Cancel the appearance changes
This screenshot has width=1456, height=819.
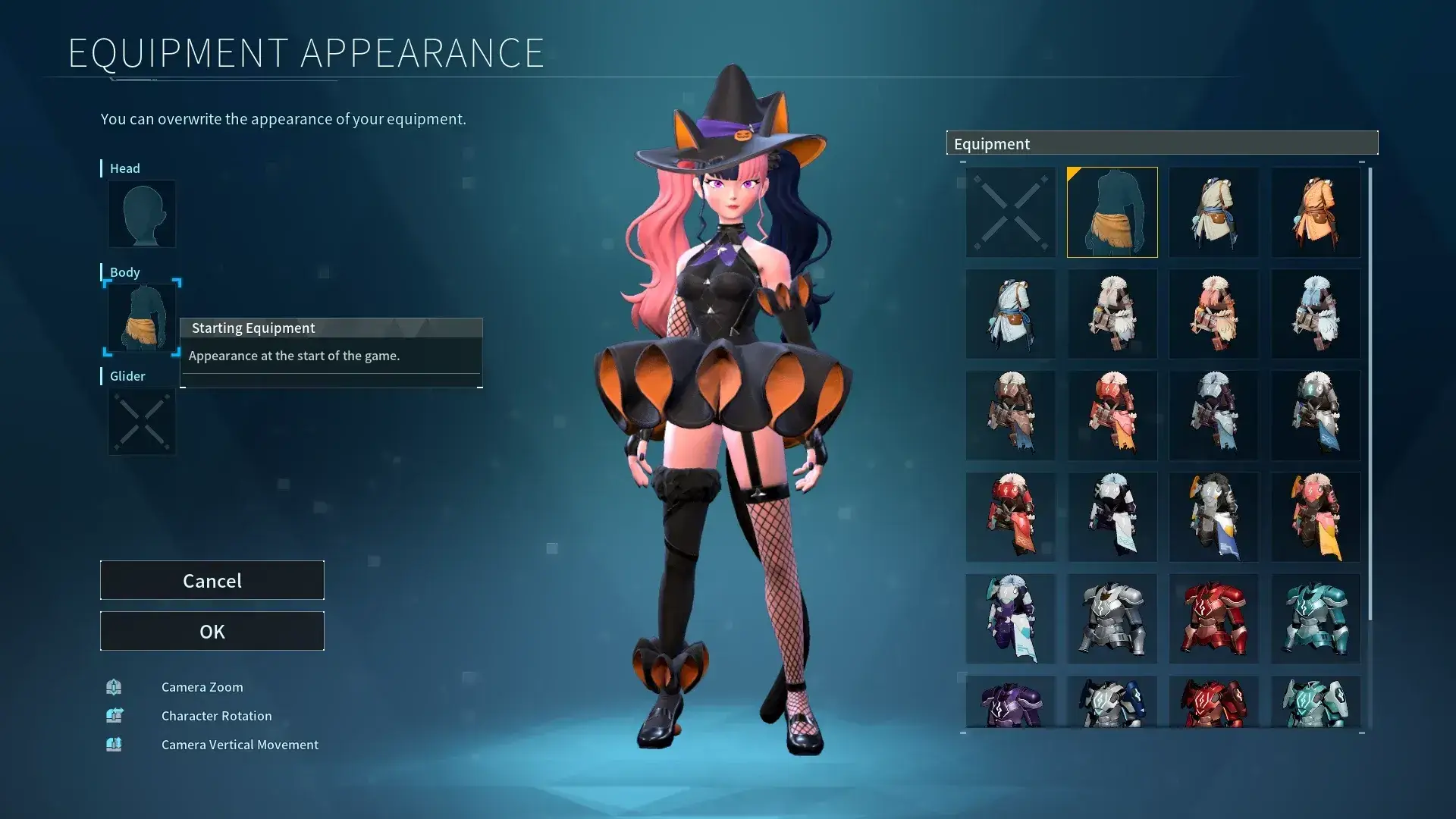pos(212,580)
